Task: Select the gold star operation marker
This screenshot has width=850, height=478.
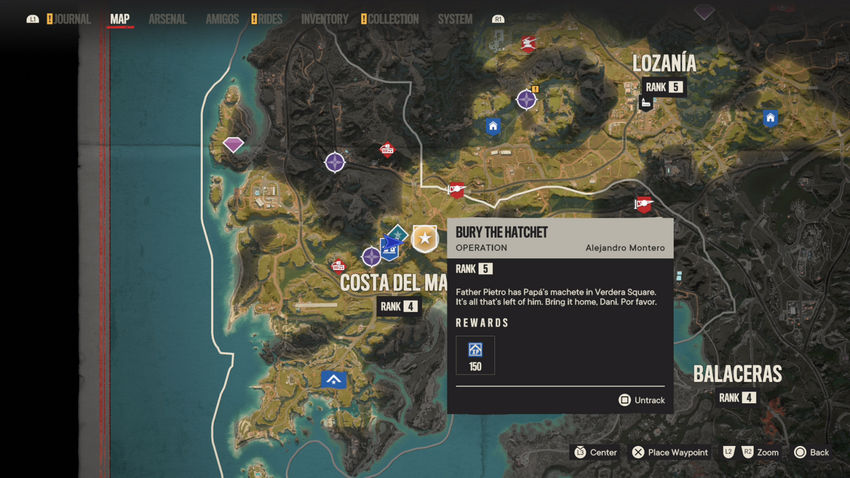Action: pos(425,238)
